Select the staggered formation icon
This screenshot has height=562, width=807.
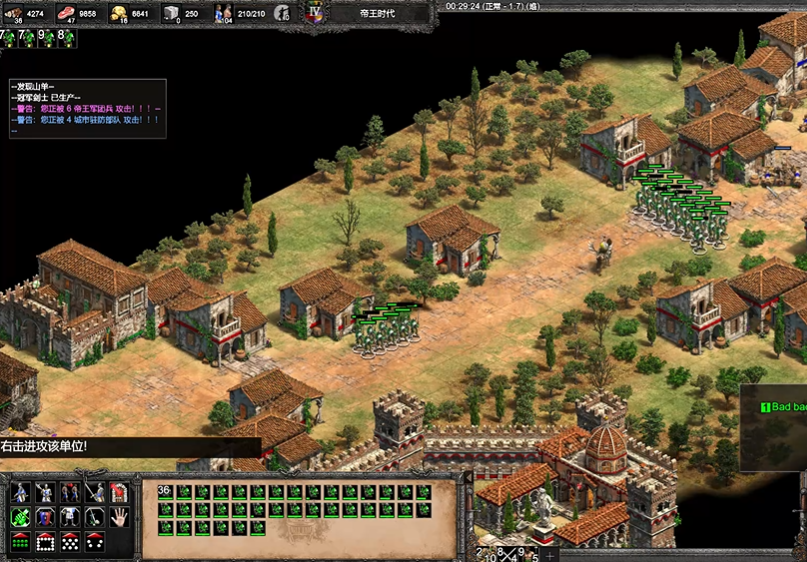[70, 542]
